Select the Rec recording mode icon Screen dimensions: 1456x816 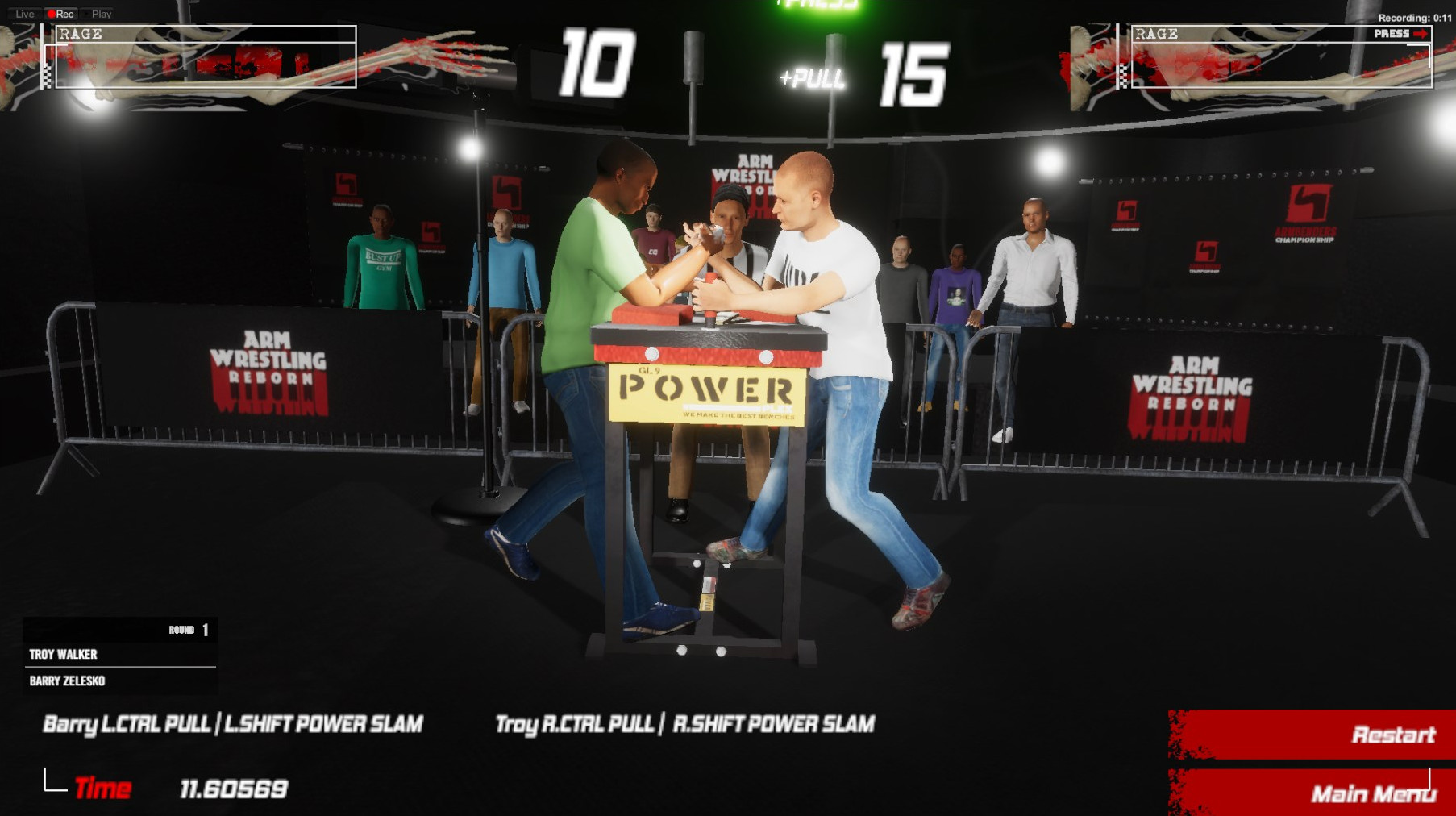pyautogui.click(x=60, y=14)
